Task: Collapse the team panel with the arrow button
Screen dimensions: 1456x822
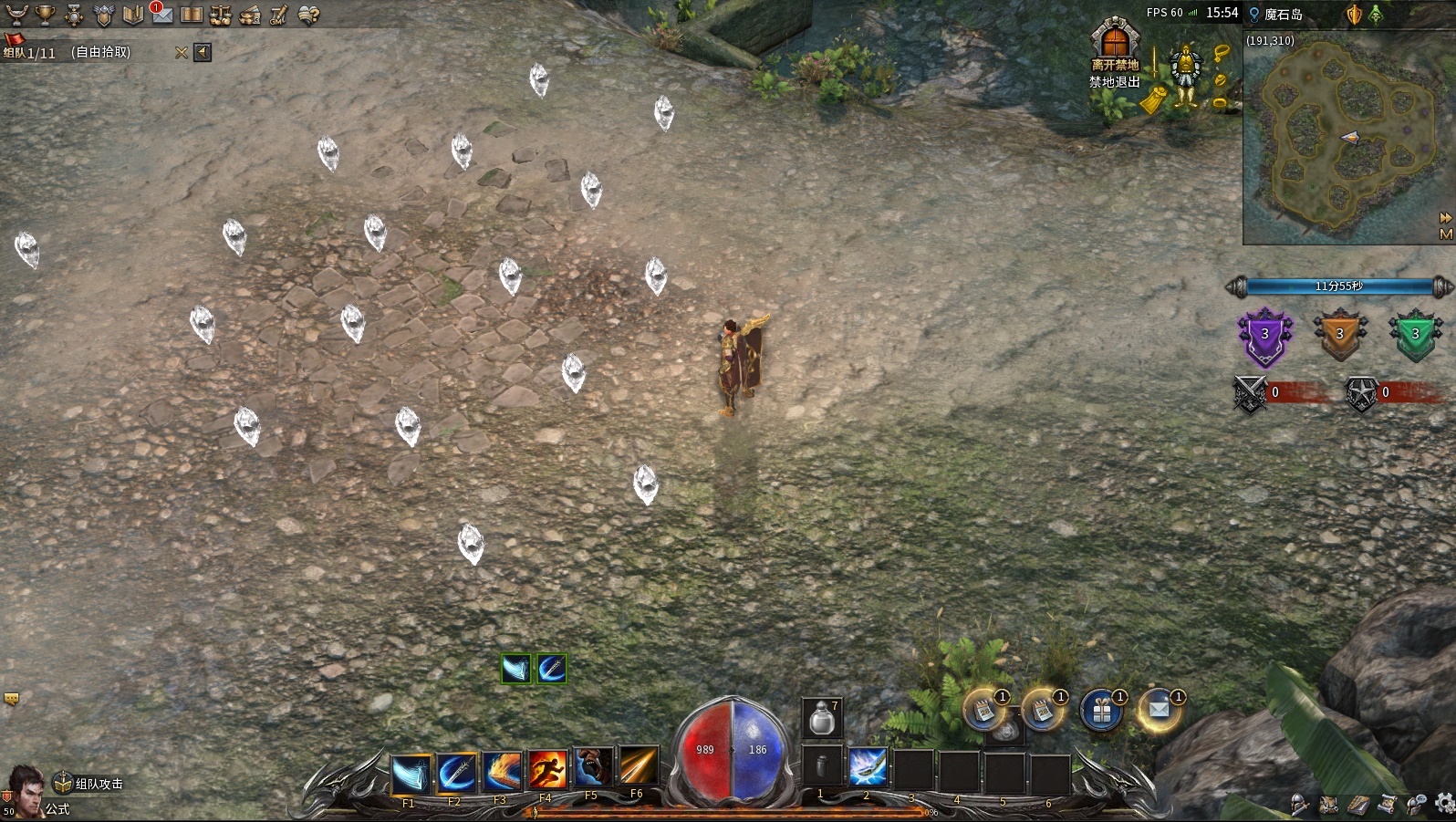Action: coord(203,53)
